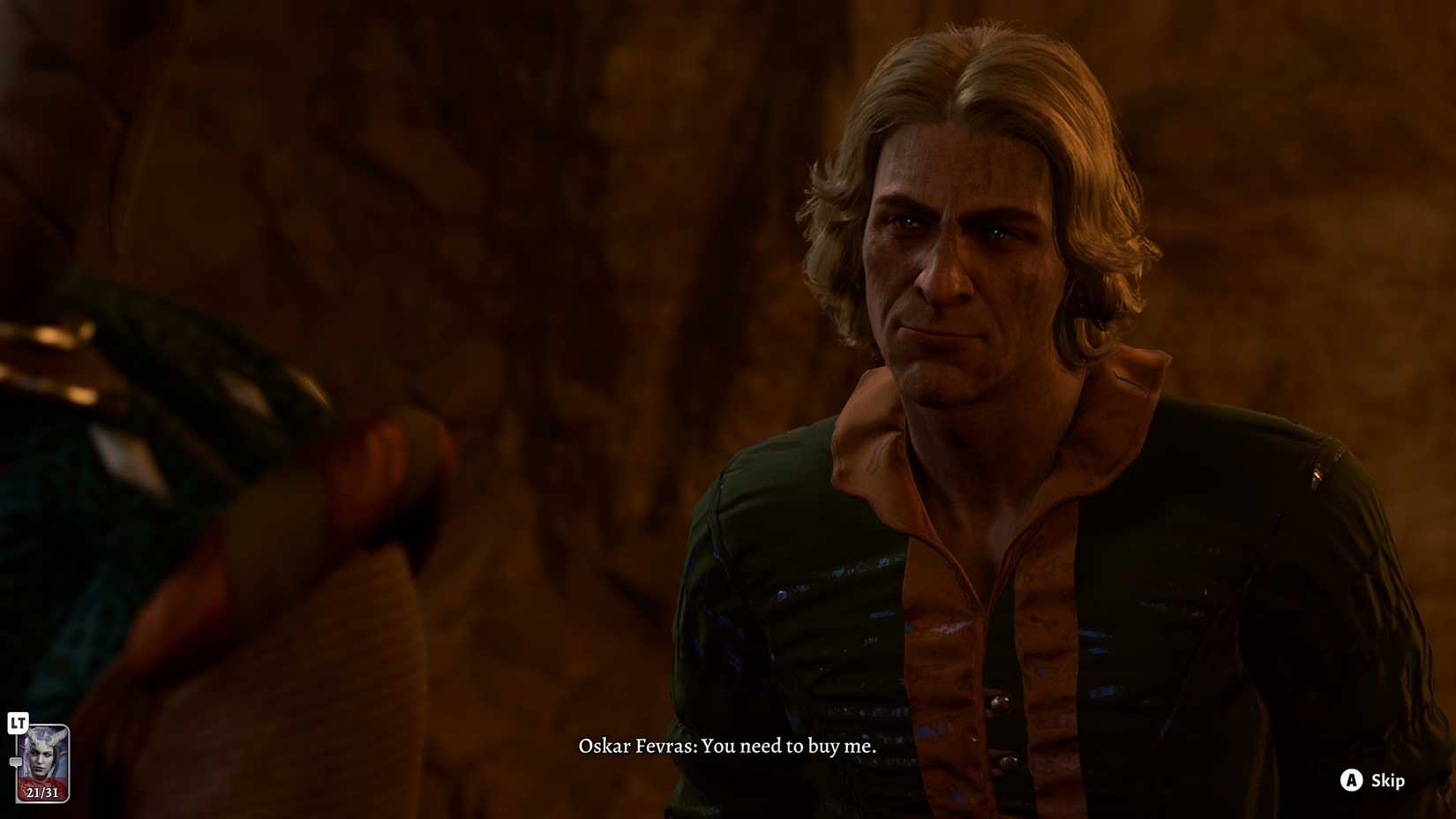Click the red 21/31 health bar

pos(41,791)
